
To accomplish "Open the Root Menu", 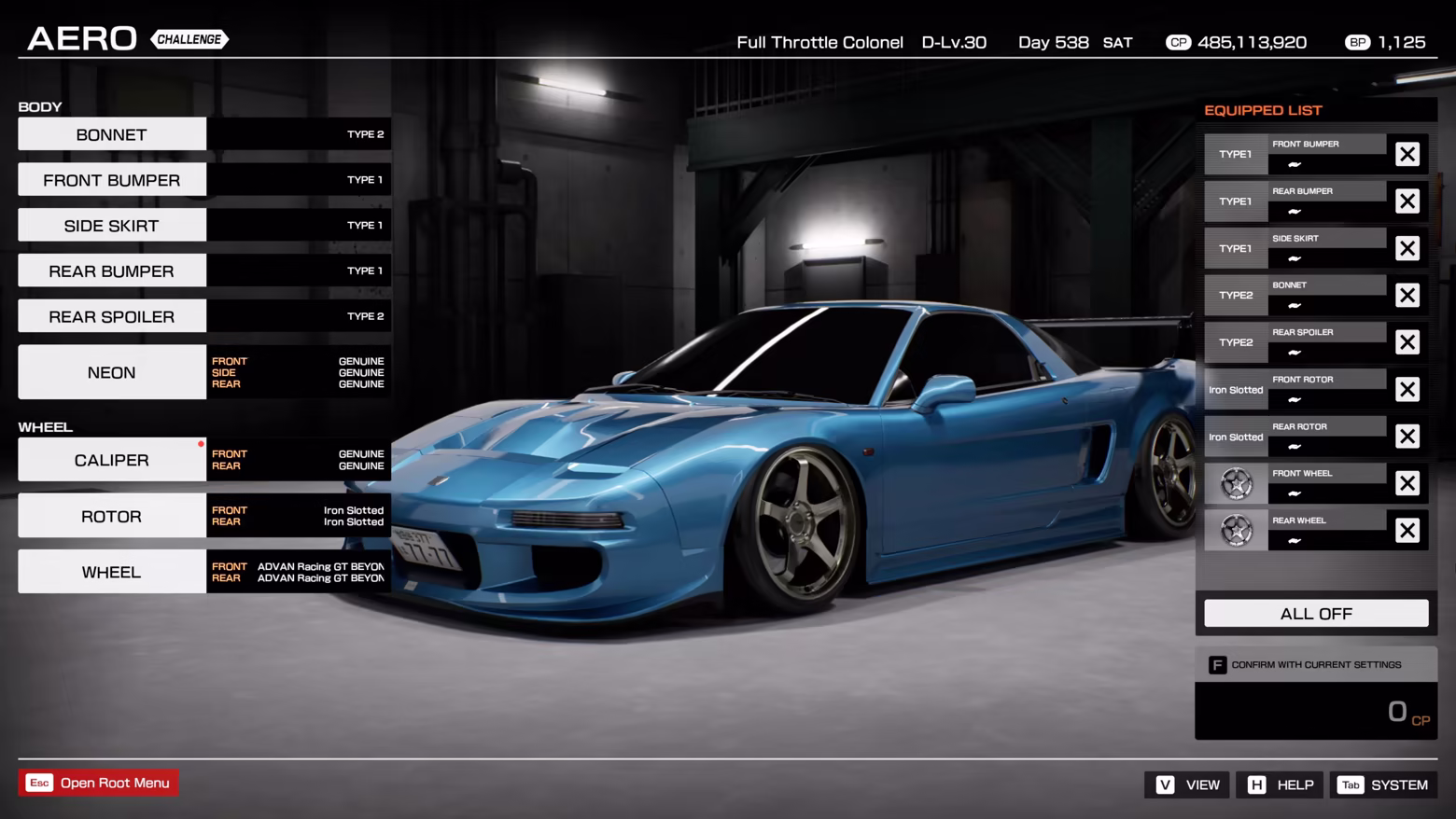I will pyautogui.click(x=98, y=783).
